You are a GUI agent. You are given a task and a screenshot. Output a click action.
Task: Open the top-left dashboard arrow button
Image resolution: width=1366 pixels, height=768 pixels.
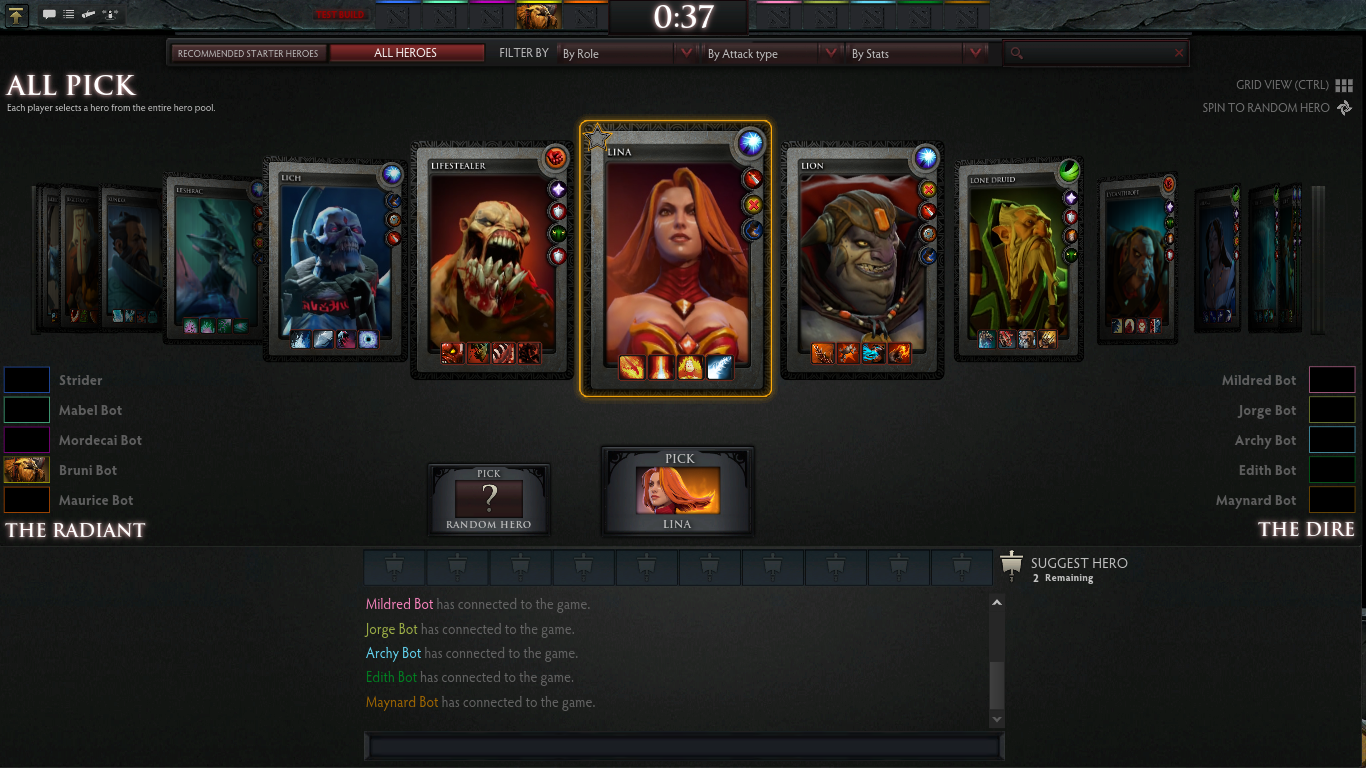[x=17, y=14]
